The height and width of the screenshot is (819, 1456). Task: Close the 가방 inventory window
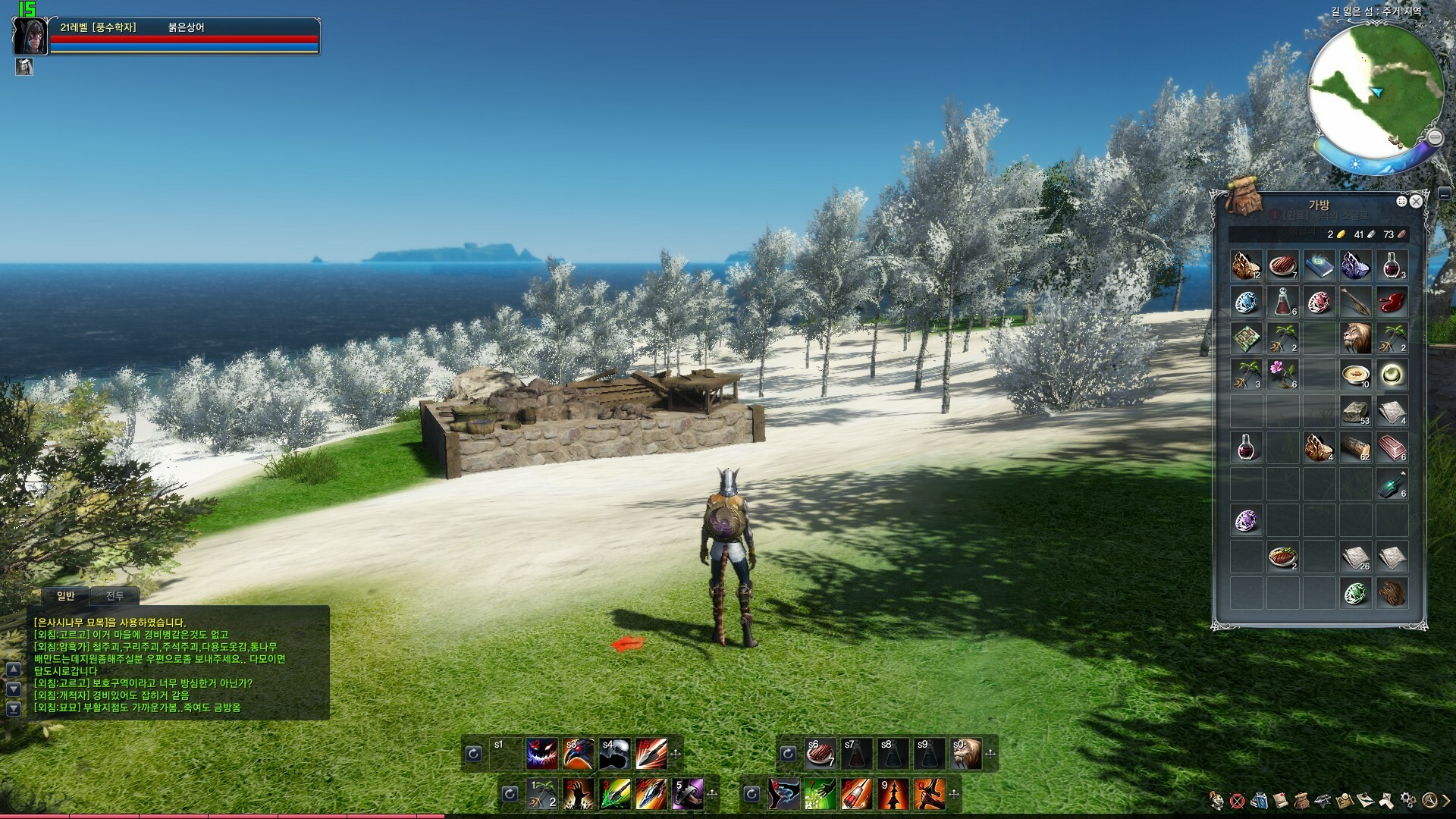(x=1416, y=202)
